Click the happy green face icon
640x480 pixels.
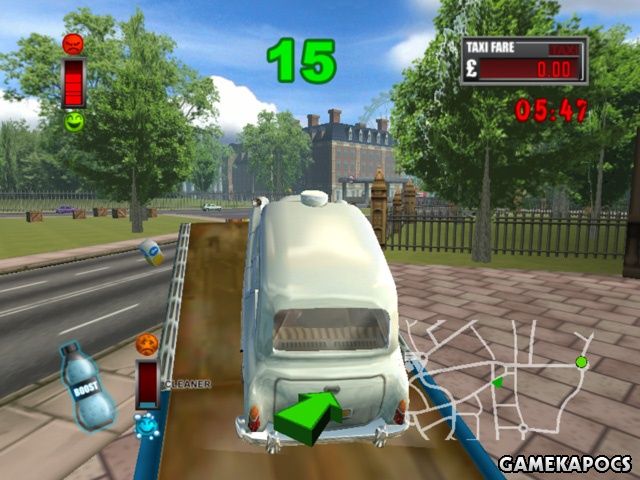73,122
